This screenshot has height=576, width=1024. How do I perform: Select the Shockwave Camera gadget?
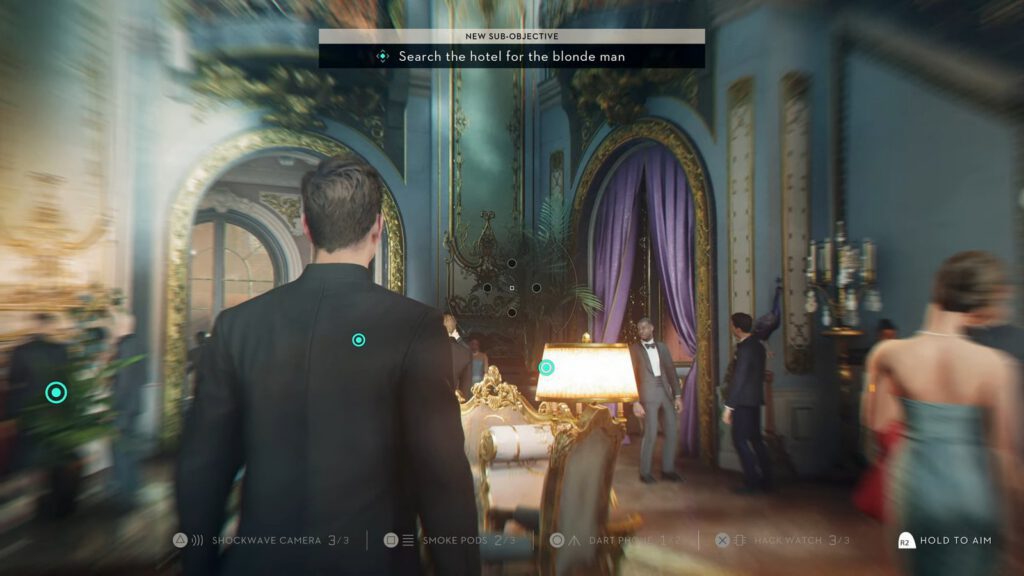pos(264,540)
